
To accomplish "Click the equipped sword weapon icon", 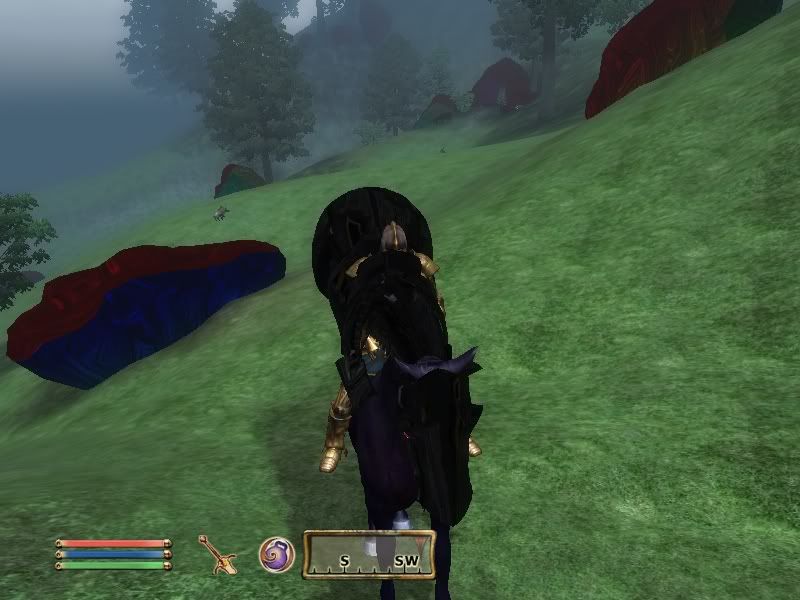I will [216, 554].
